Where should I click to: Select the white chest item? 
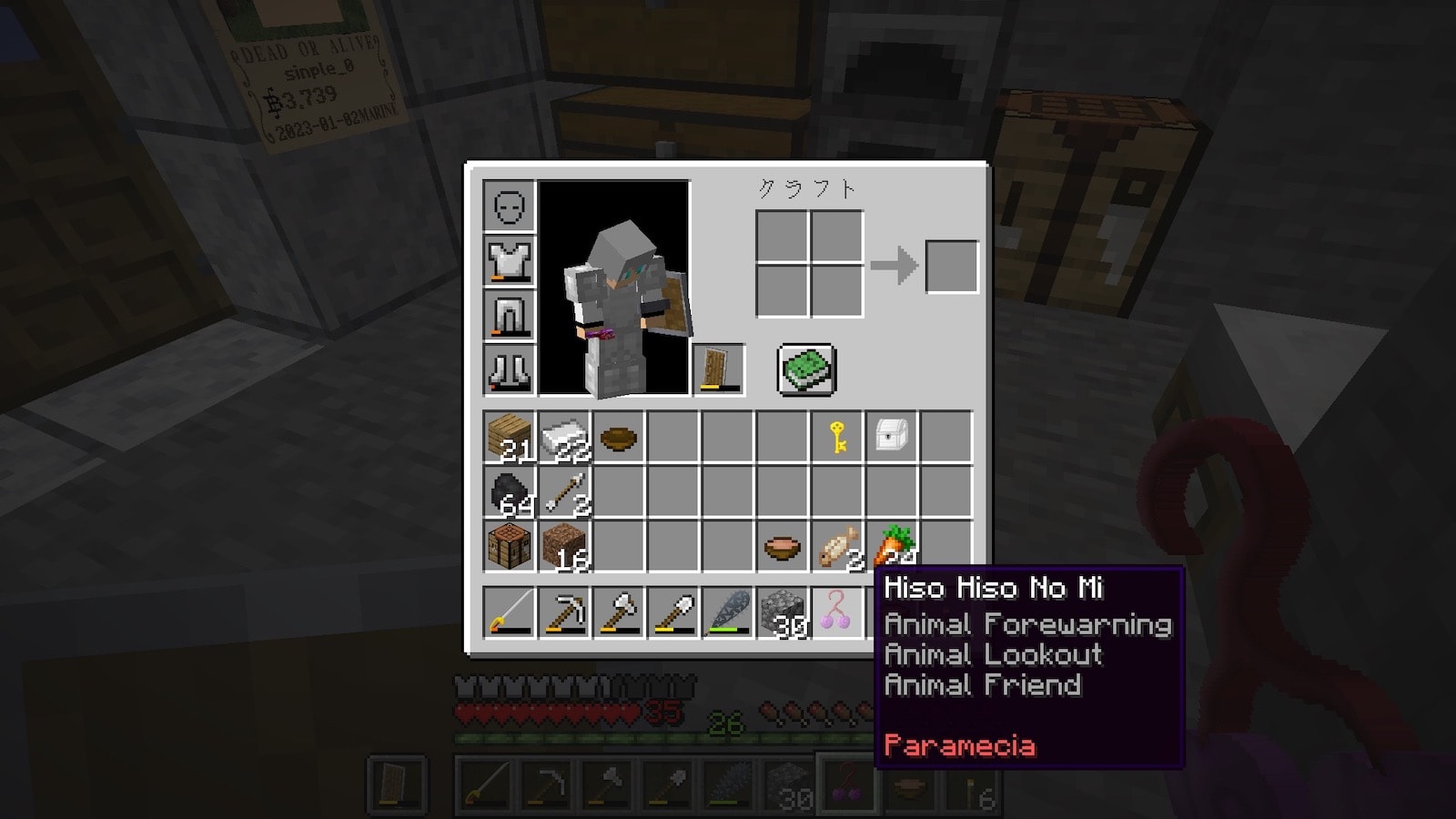coord(892,438)
